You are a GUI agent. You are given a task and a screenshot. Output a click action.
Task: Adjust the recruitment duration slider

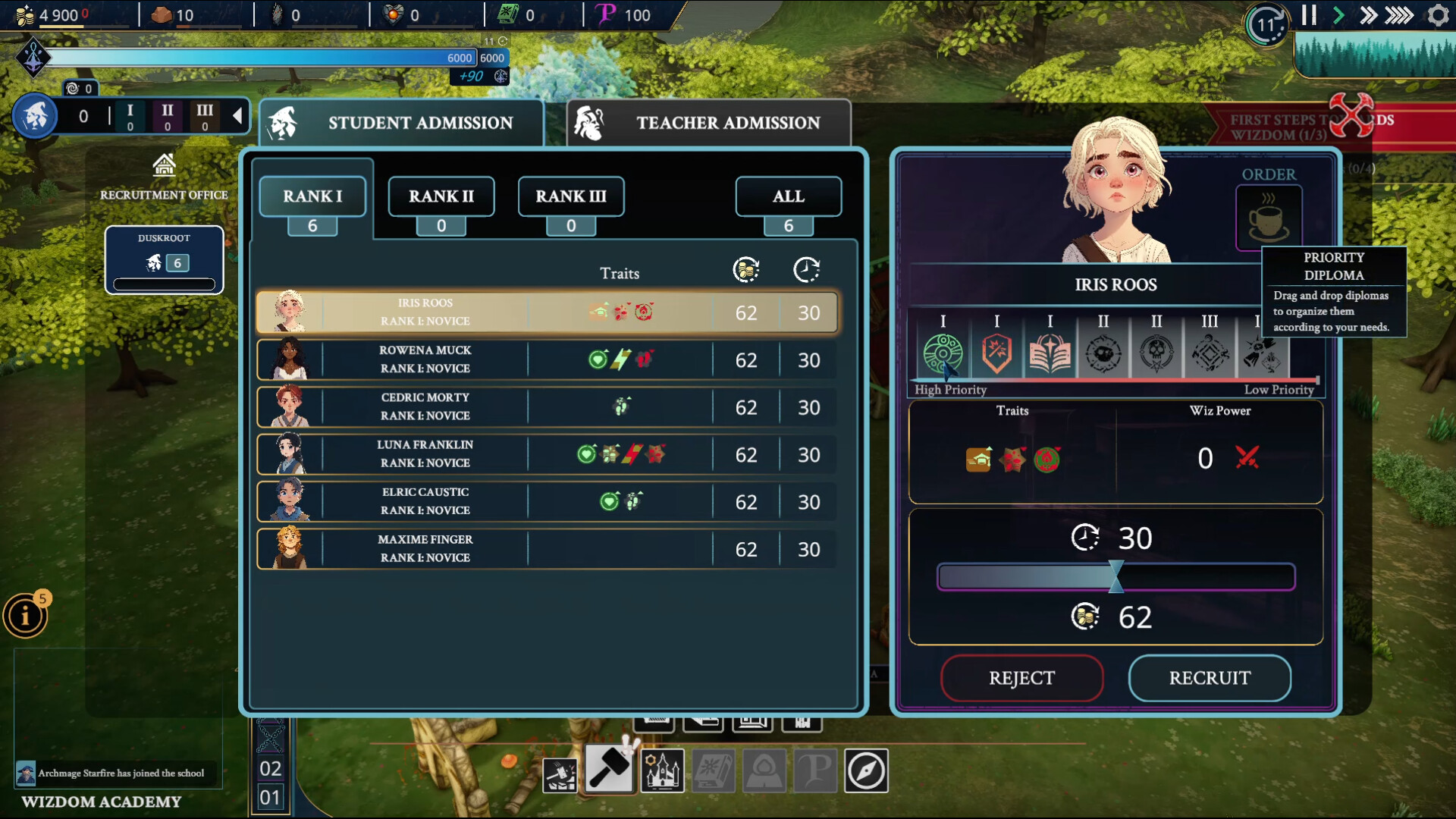coord(1115,577)
